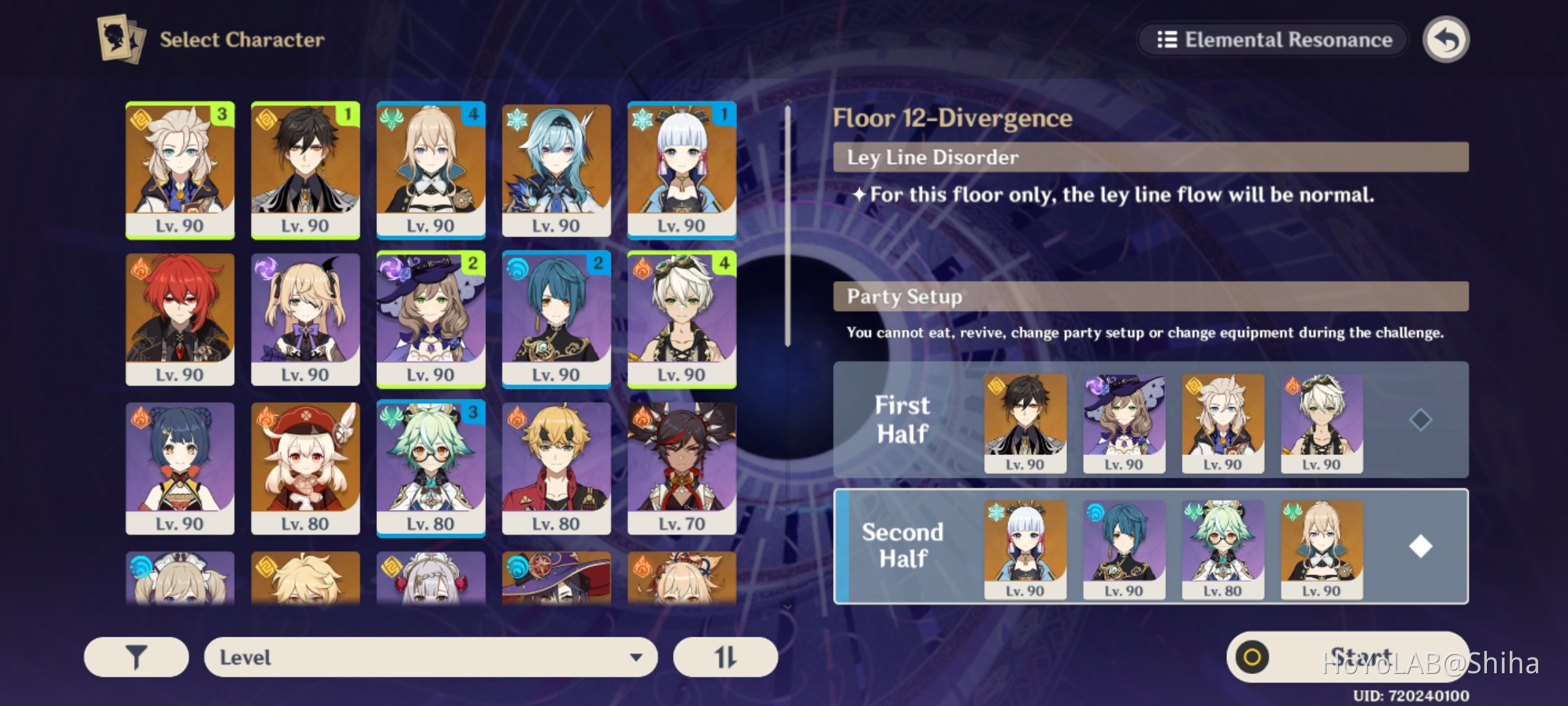Click the vertical scrollbar beside the character list
Image resolution: width=1568 pixels, height=706 pixels.
pos(788,229)
